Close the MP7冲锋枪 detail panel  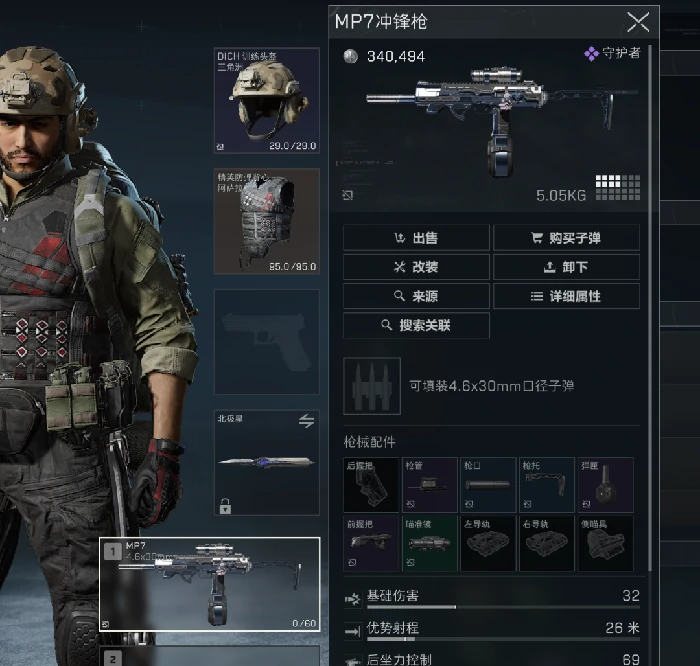point(637,22)
